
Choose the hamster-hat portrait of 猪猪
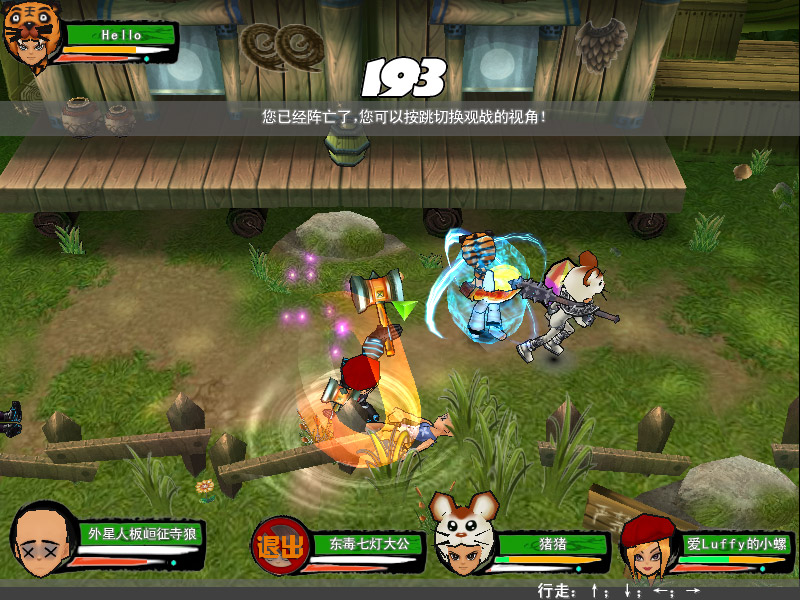460,538
